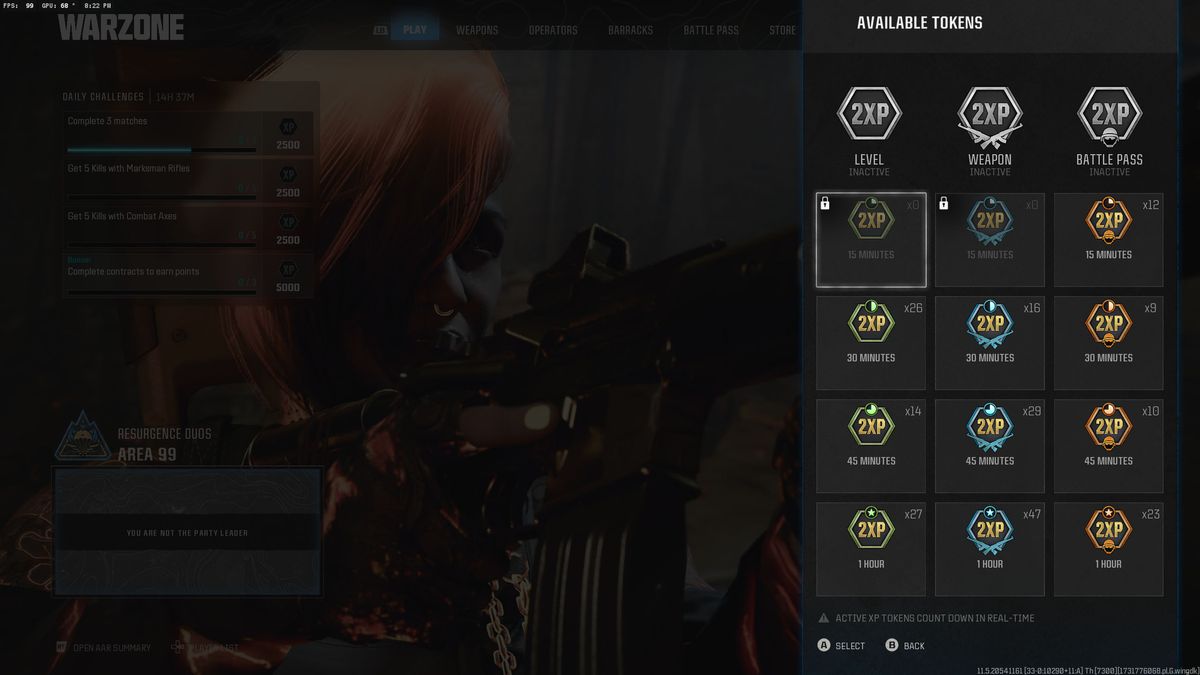
Task: Select the Play tab
Action: click(x=414, y=30)
